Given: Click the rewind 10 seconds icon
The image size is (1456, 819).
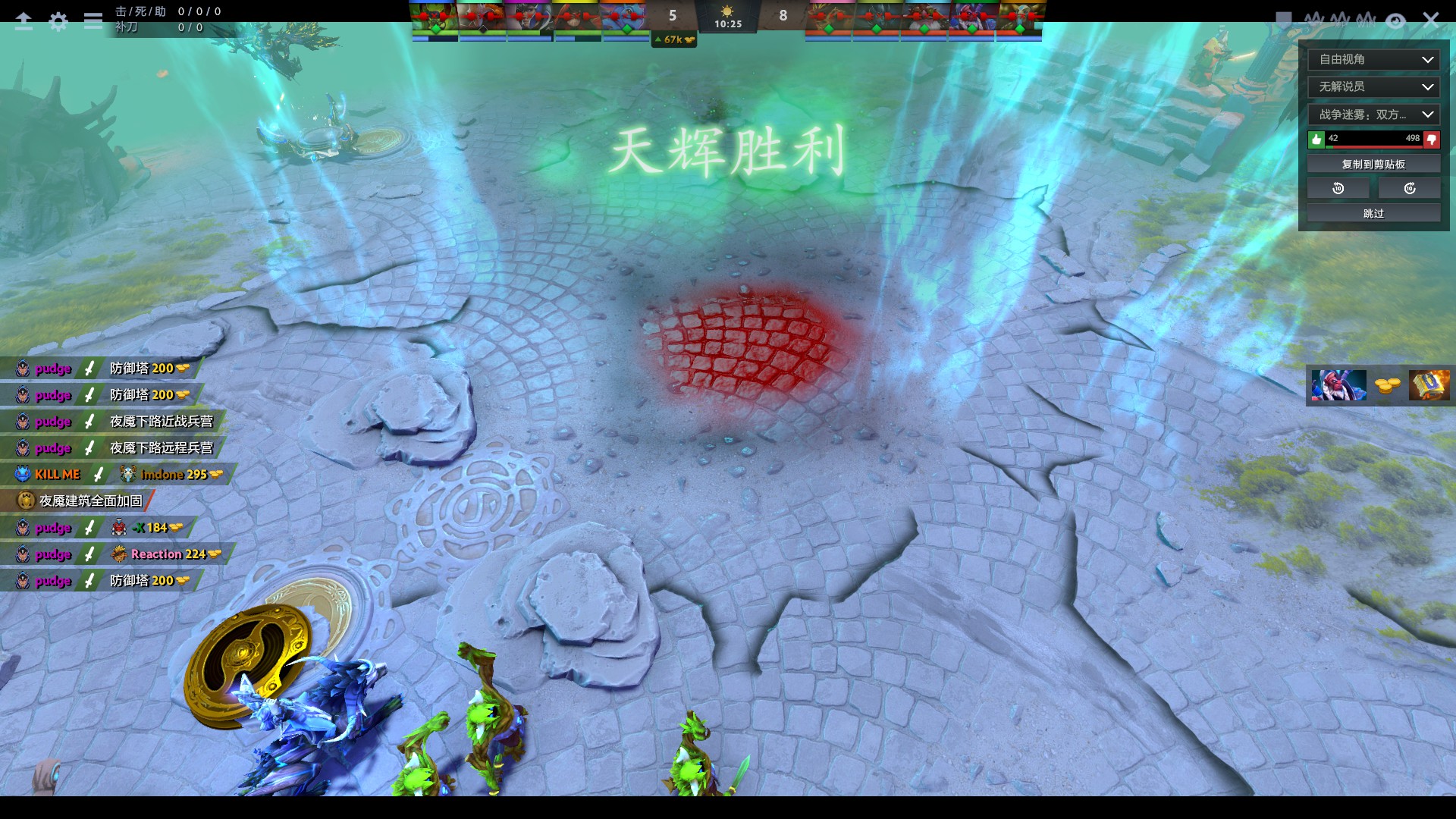Looking at the screenshot, I should (1338, 187).
